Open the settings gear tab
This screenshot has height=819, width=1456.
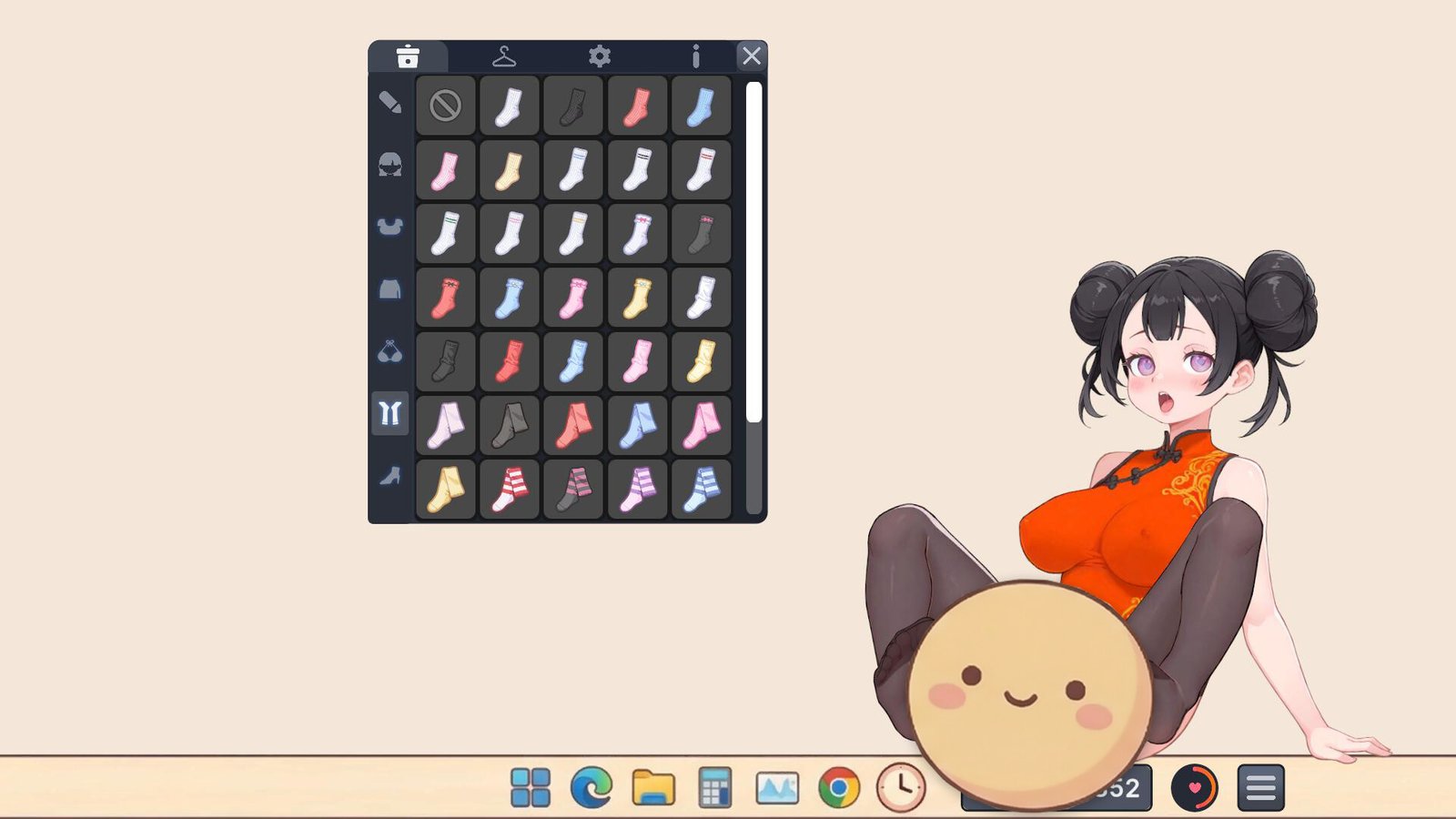click(x=602, y=56)
